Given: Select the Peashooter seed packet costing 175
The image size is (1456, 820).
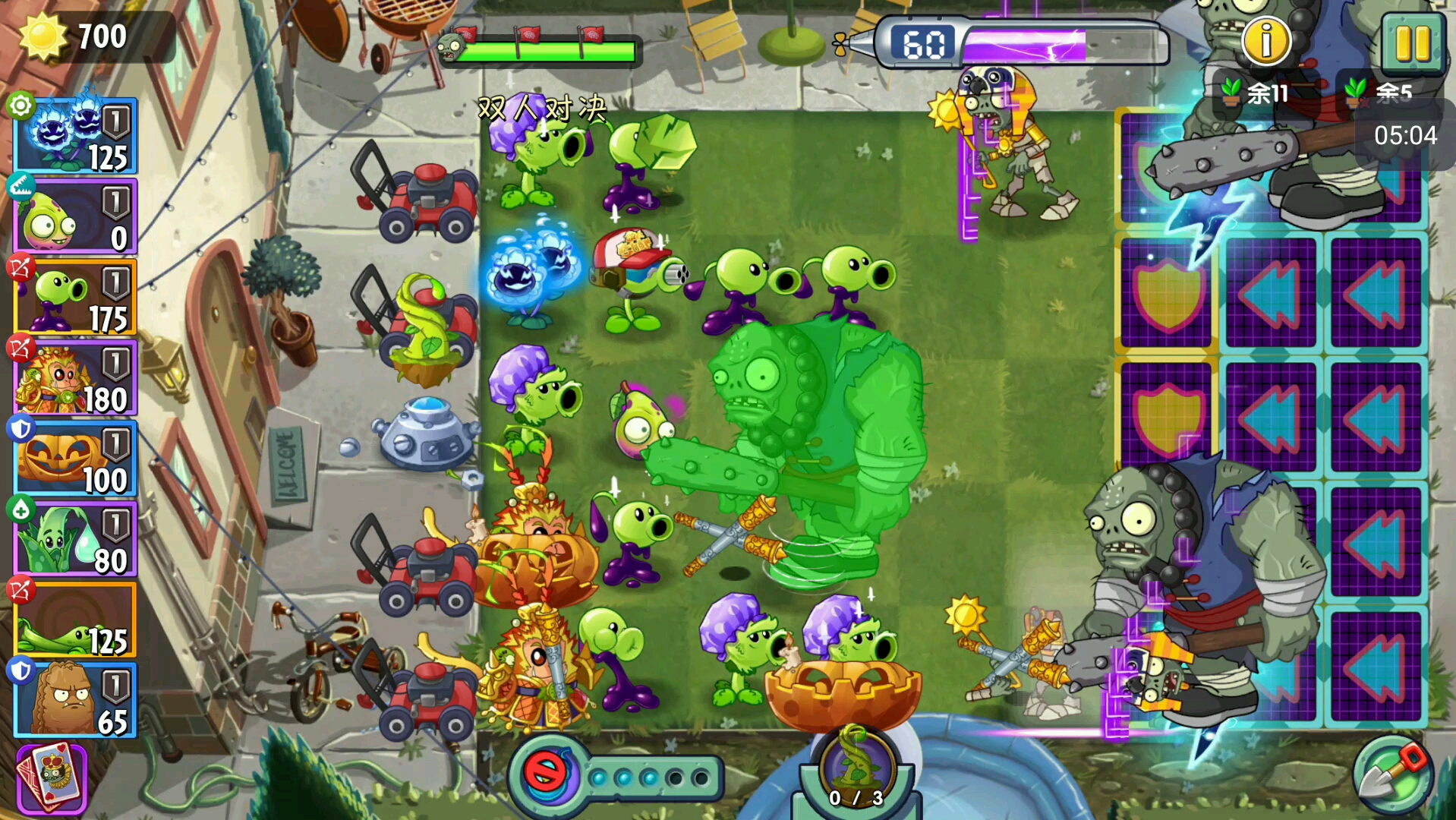Looking at the screenshot, I should pos(75,298).
